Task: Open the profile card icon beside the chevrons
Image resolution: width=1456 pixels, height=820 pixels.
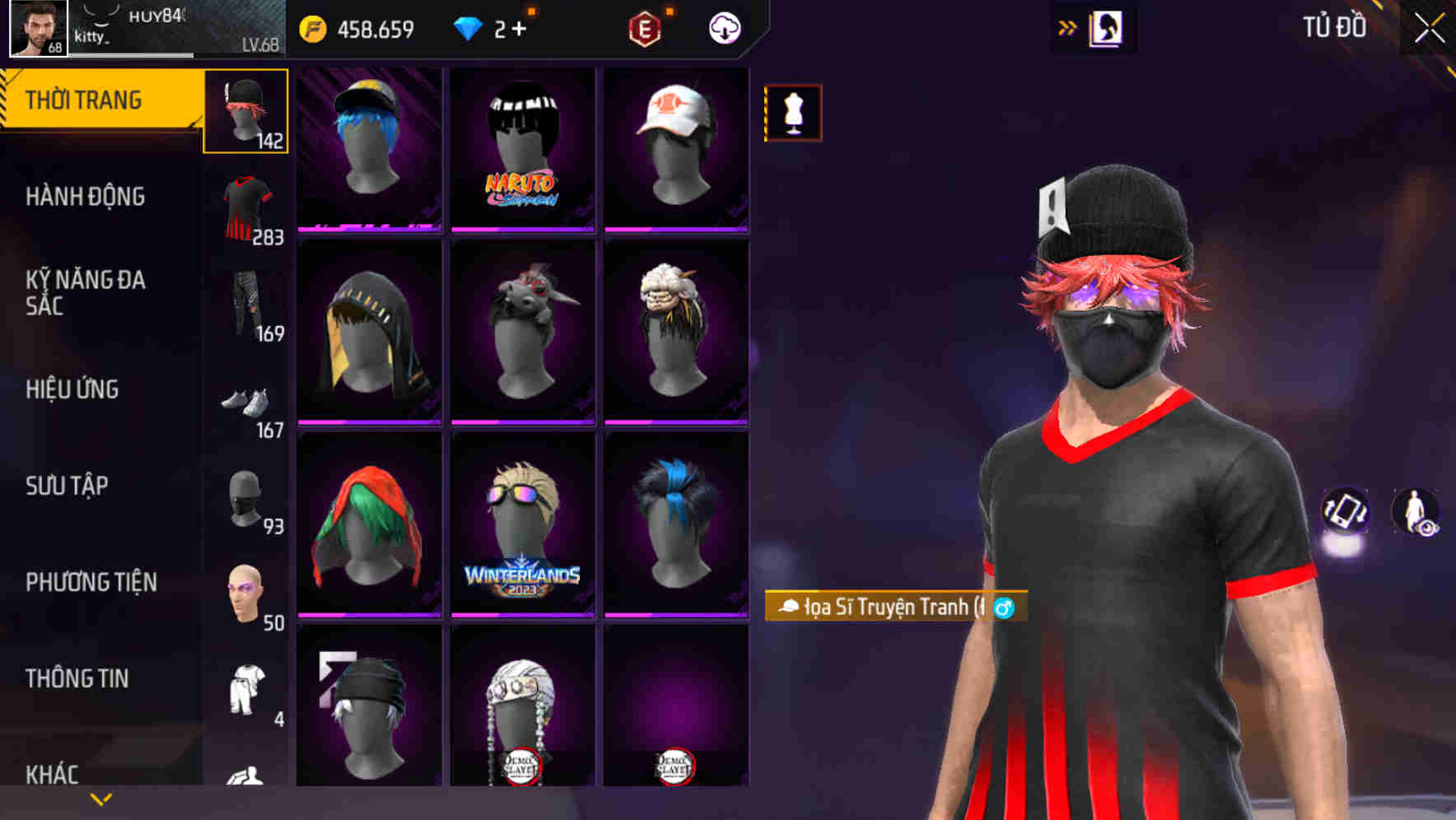Action: coord(1108,27)
